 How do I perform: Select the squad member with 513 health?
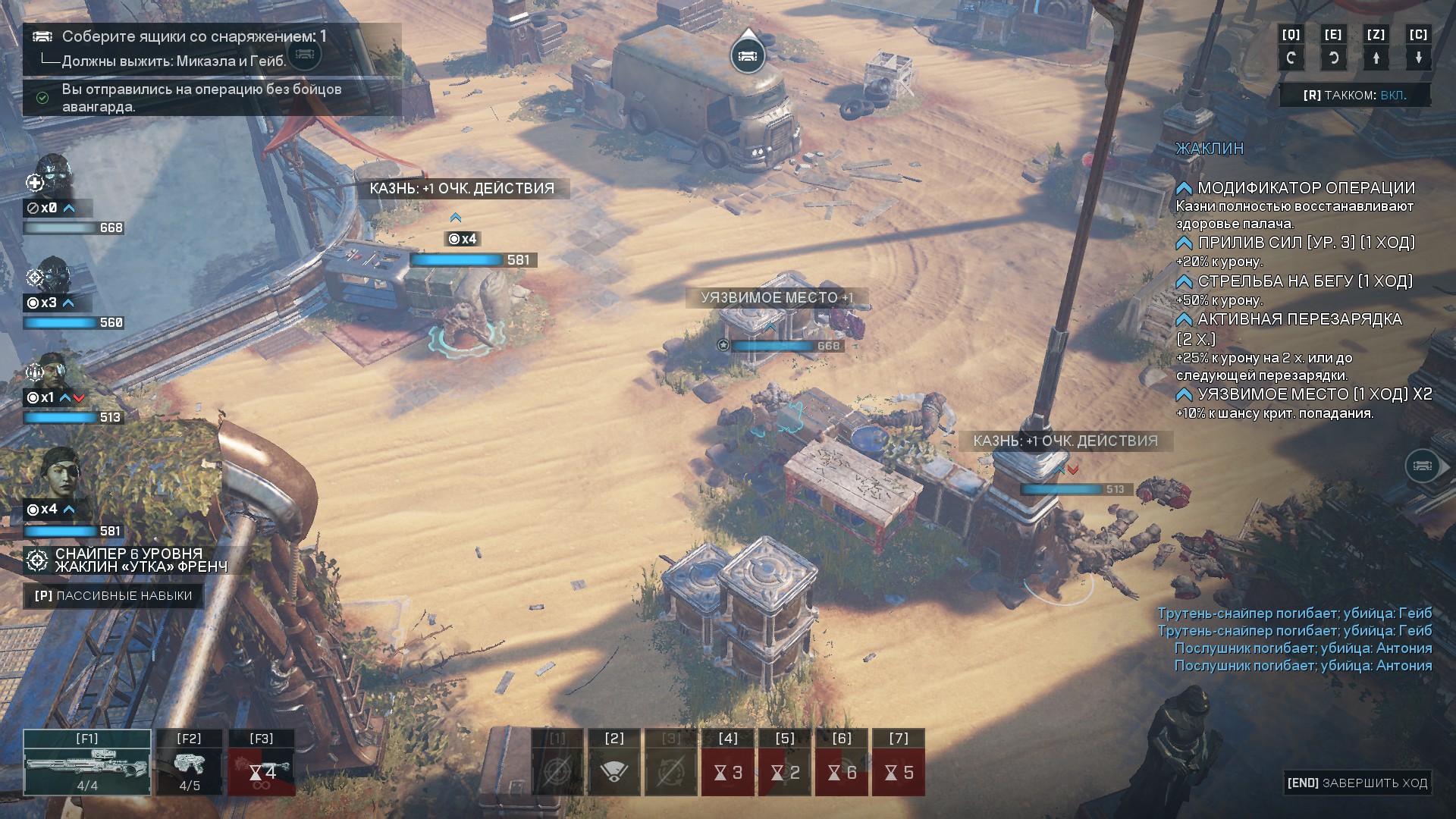[x=53, y=370]
